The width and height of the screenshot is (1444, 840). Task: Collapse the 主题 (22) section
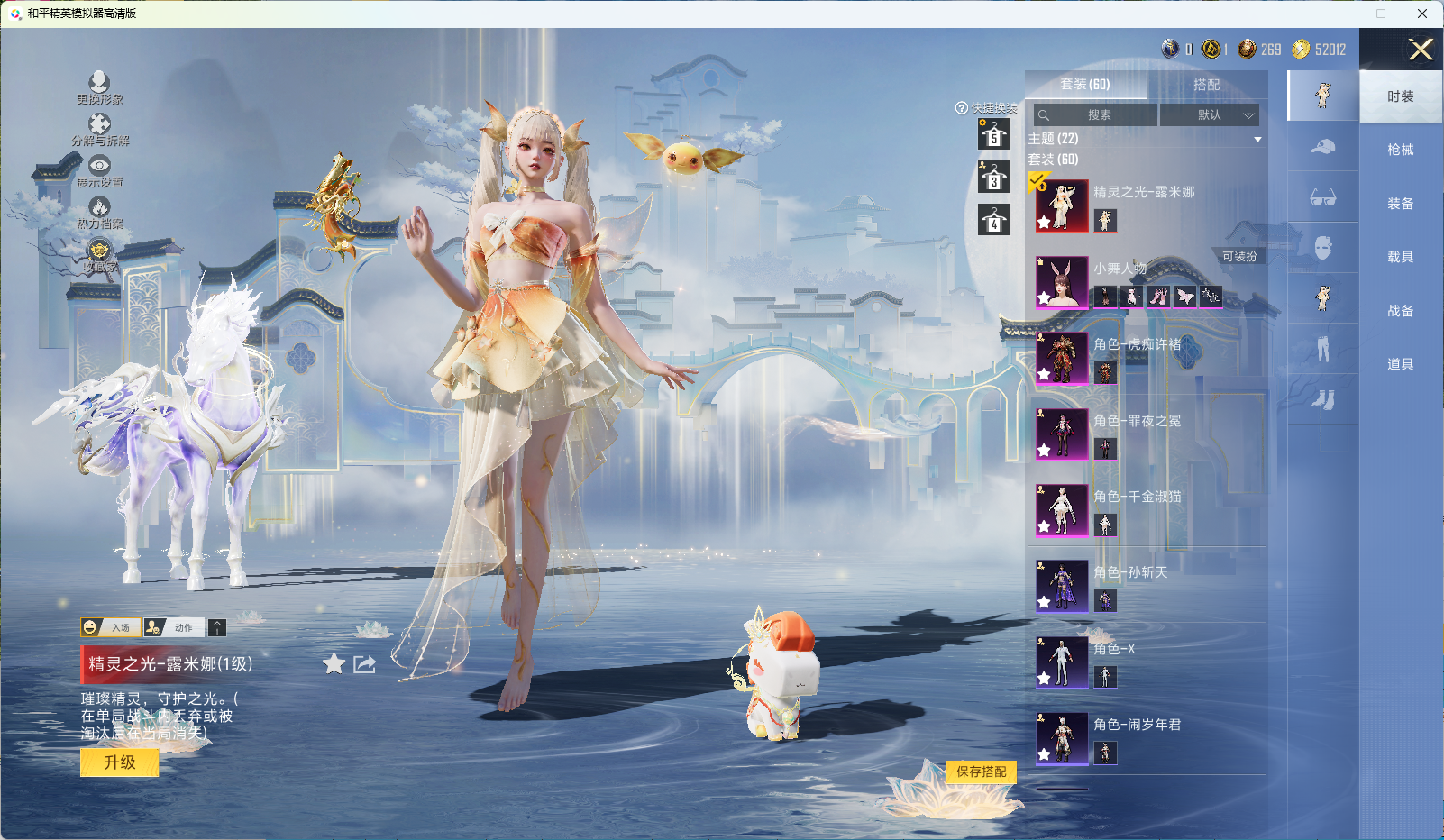1257,140
